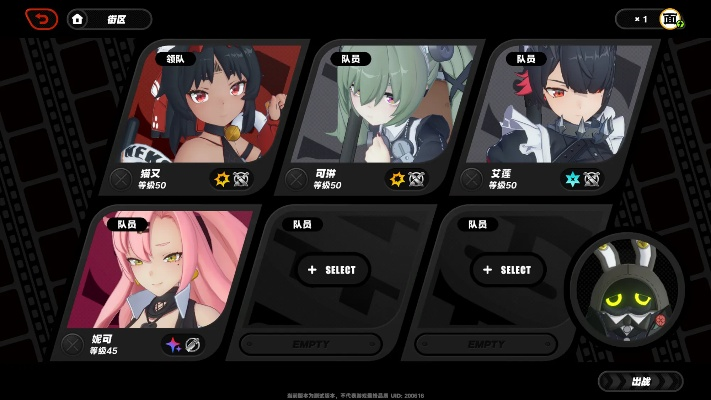Image resolution: width=711 pixels, height=400 pixels.
Task: Return to 街区 via the home button
Action: coord(109,19)
